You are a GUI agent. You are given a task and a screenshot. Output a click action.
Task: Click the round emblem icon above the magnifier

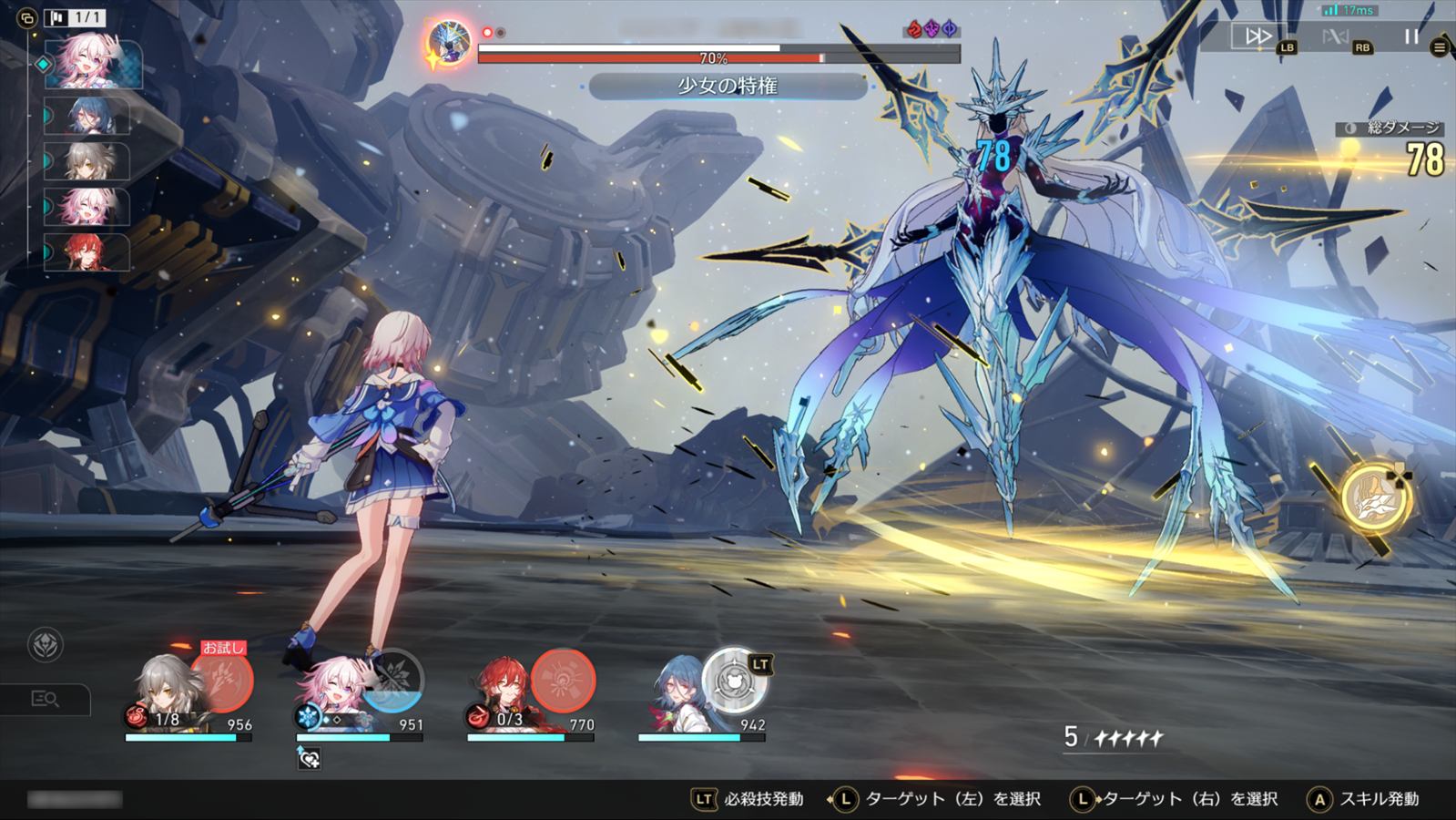coord(46,645)
